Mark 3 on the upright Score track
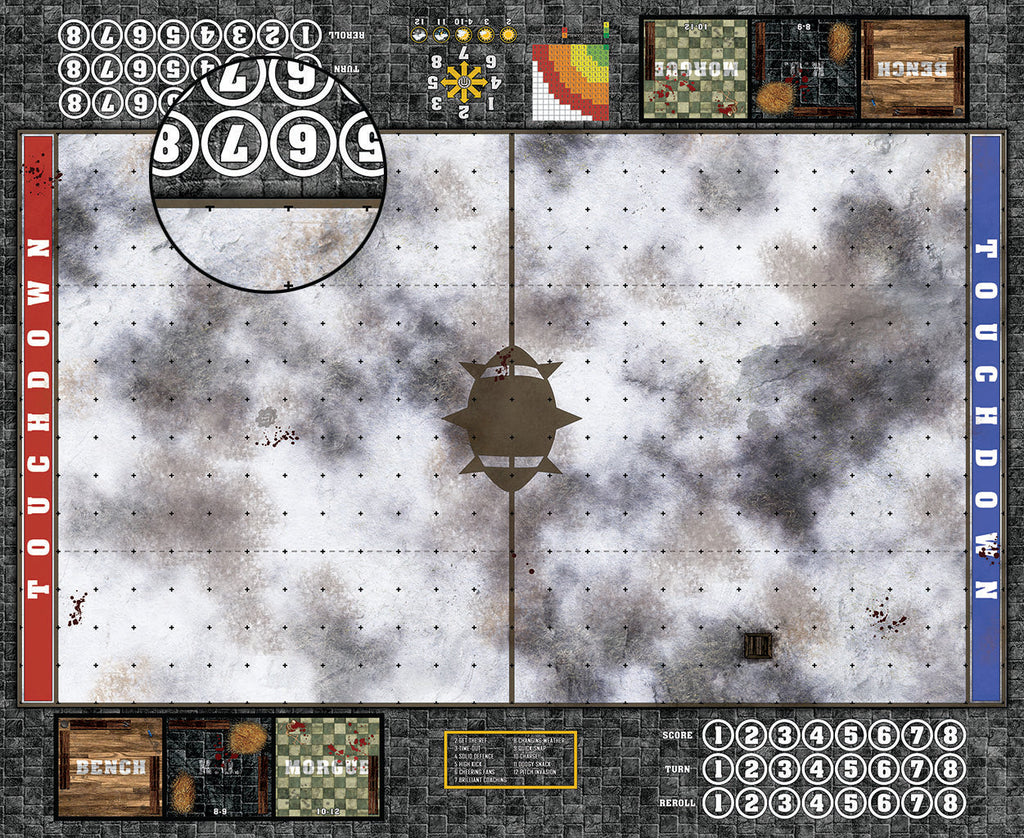1024x838 pixels. (x=785, y=736)
